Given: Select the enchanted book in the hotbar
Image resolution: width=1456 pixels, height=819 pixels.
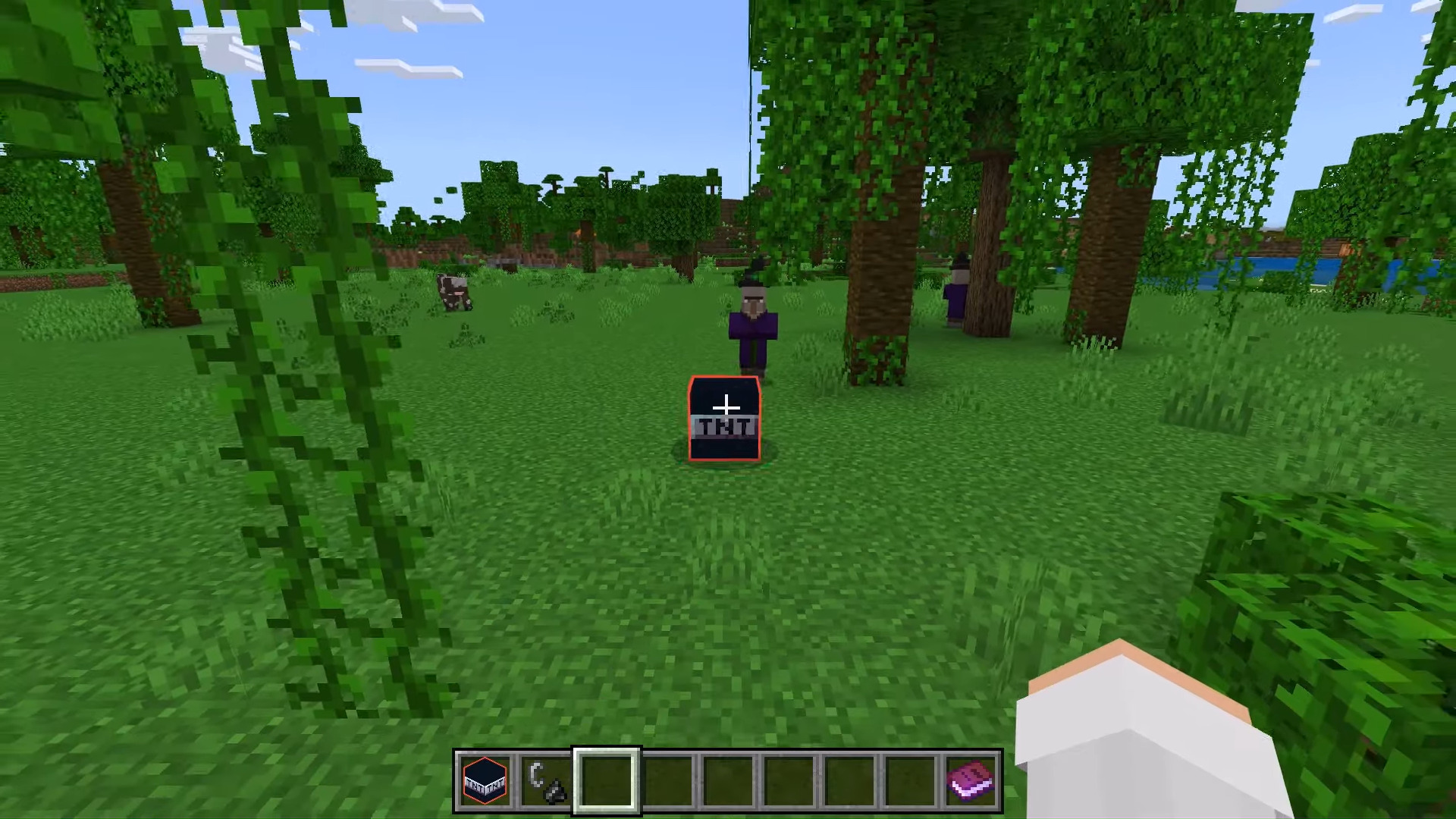Looking at the screenshot, I should pyautogui.click(x=974, y=780).
